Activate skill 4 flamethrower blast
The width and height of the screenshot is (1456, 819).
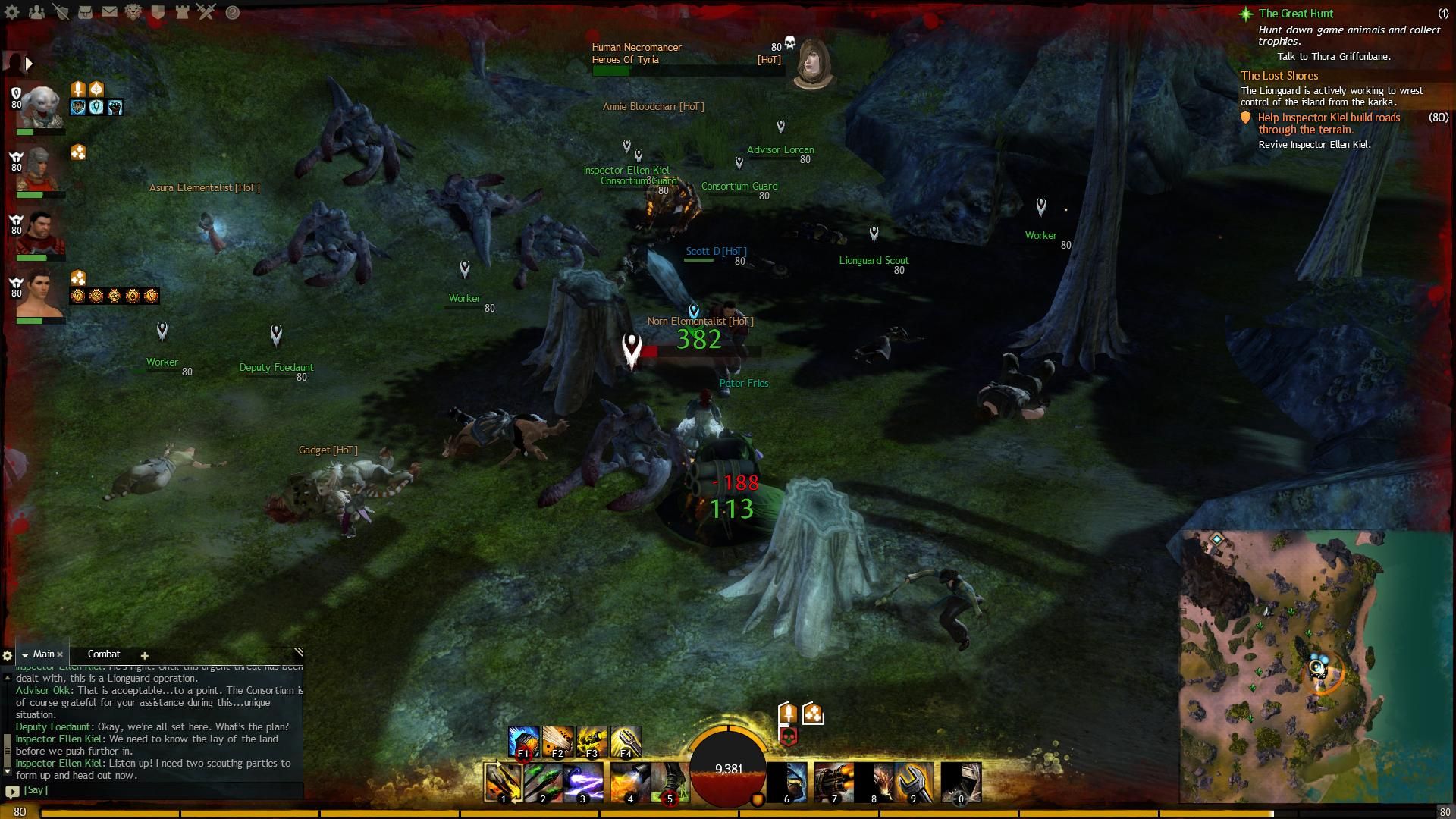pos(629,782)
